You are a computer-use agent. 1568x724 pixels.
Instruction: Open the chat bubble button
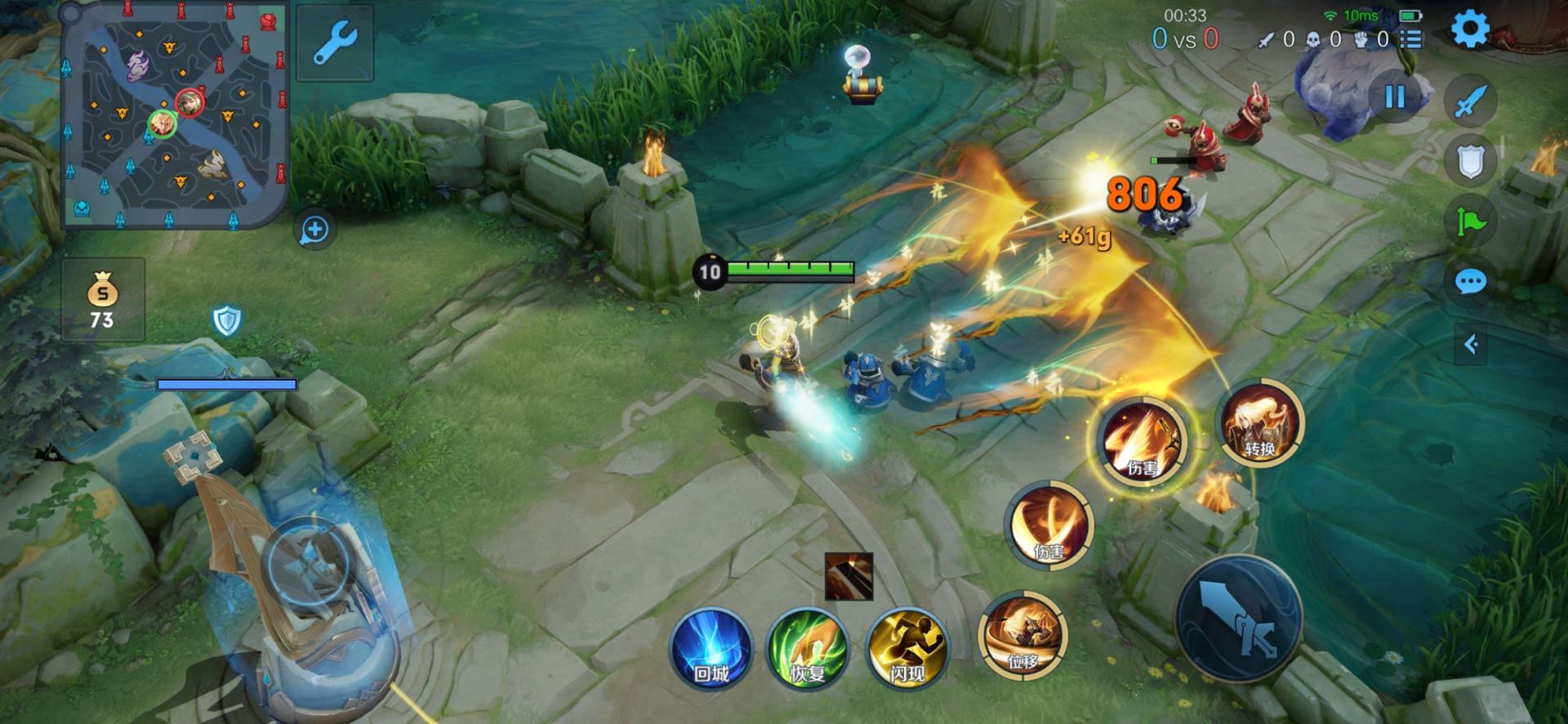point(1470,283)
